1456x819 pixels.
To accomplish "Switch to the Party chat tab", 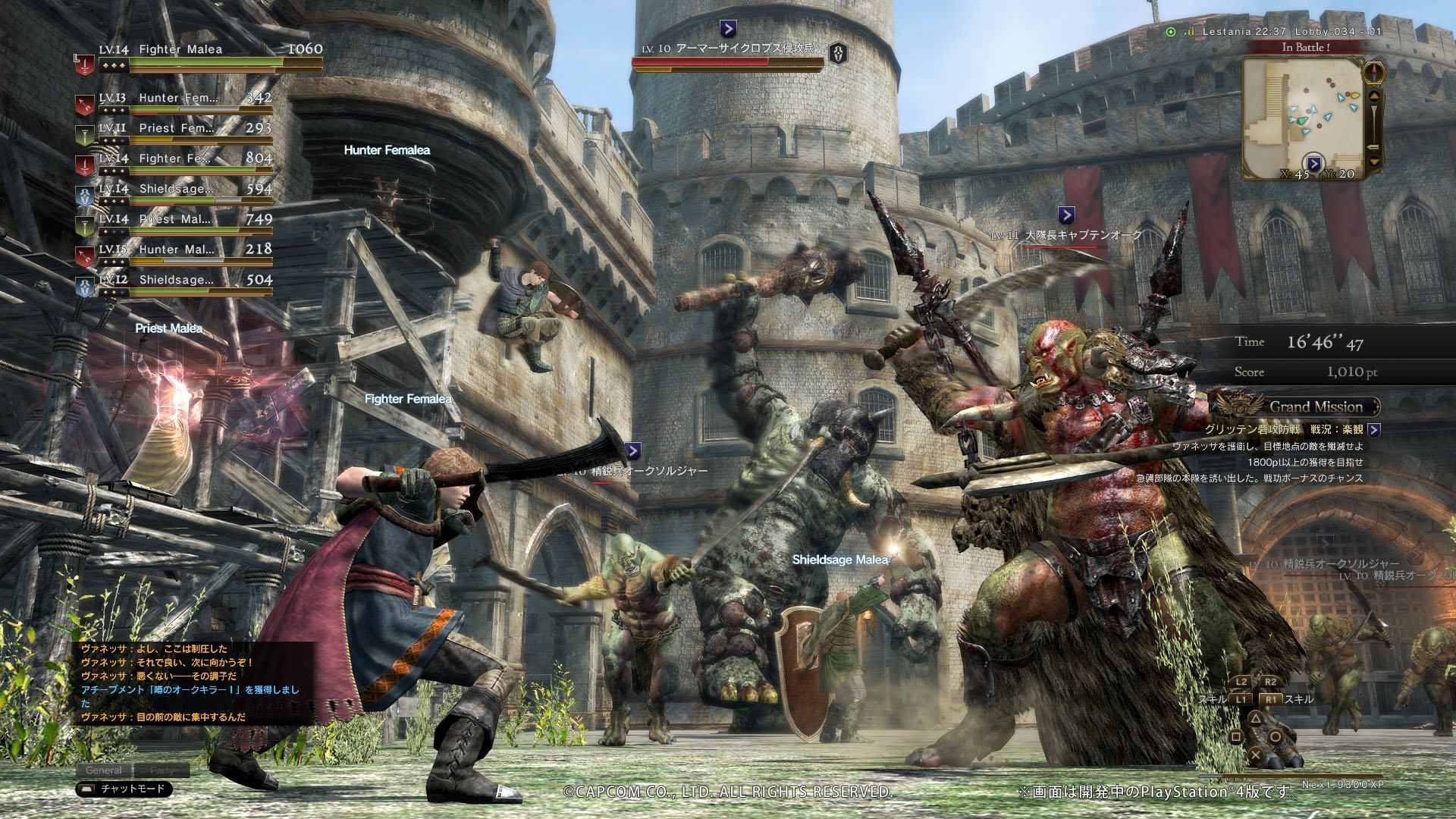I will tap(162, 770).
